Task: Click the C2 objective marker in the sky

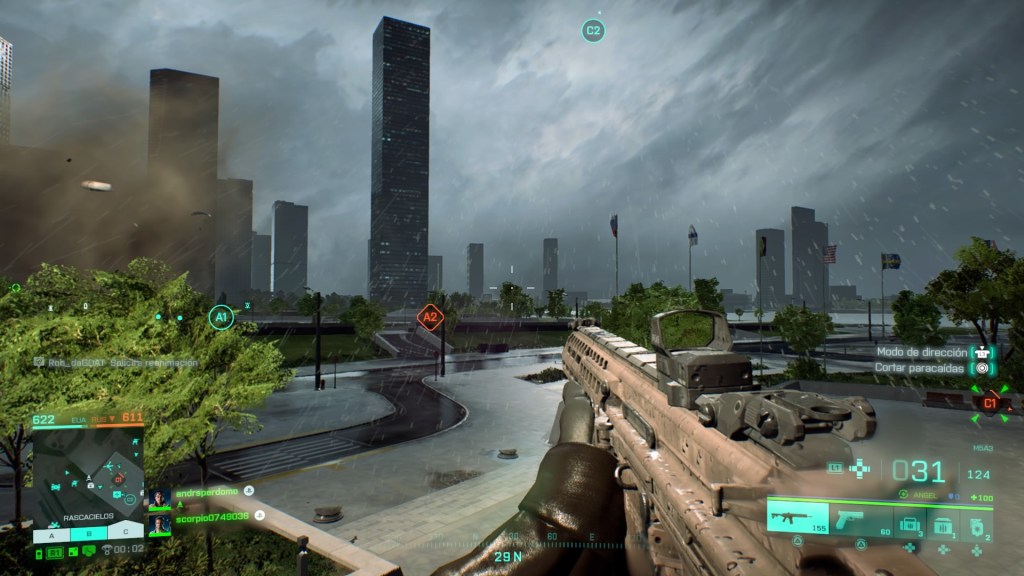Action: pos(593,31)
